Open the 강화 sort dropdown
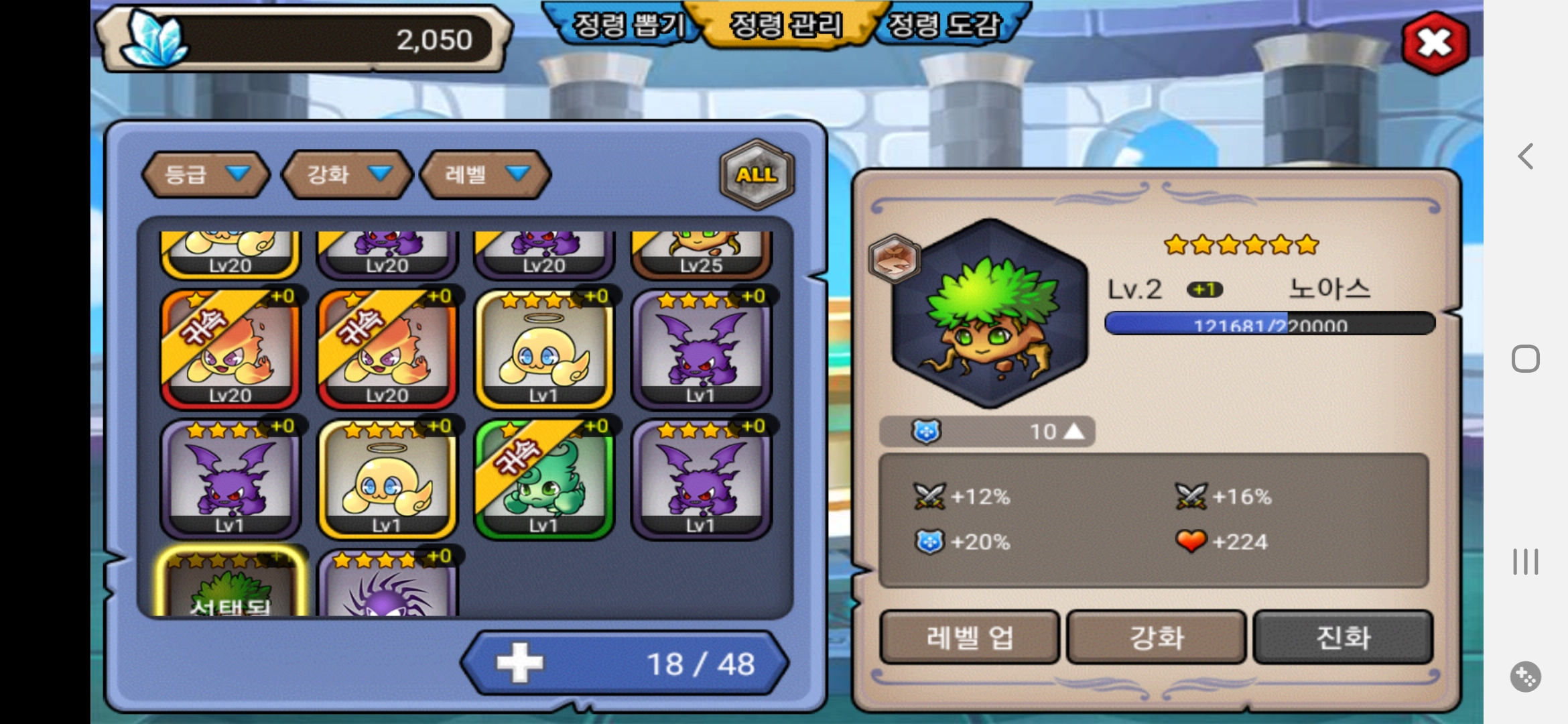 click(347, 174)
